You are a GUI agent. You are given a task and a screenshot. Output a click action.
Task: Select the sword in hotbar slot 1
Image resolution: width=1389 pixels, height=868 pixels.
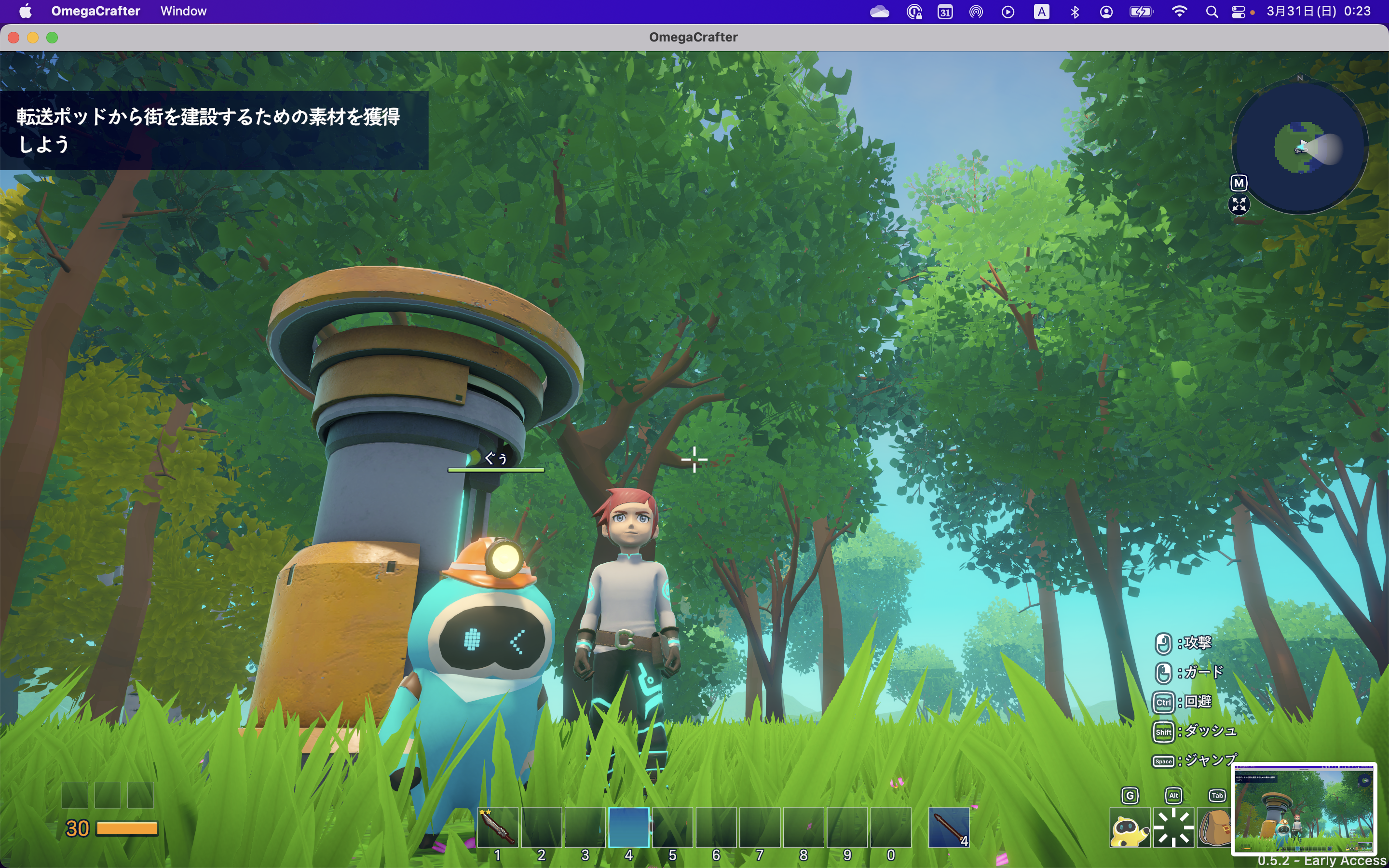(x=498, y=827)
